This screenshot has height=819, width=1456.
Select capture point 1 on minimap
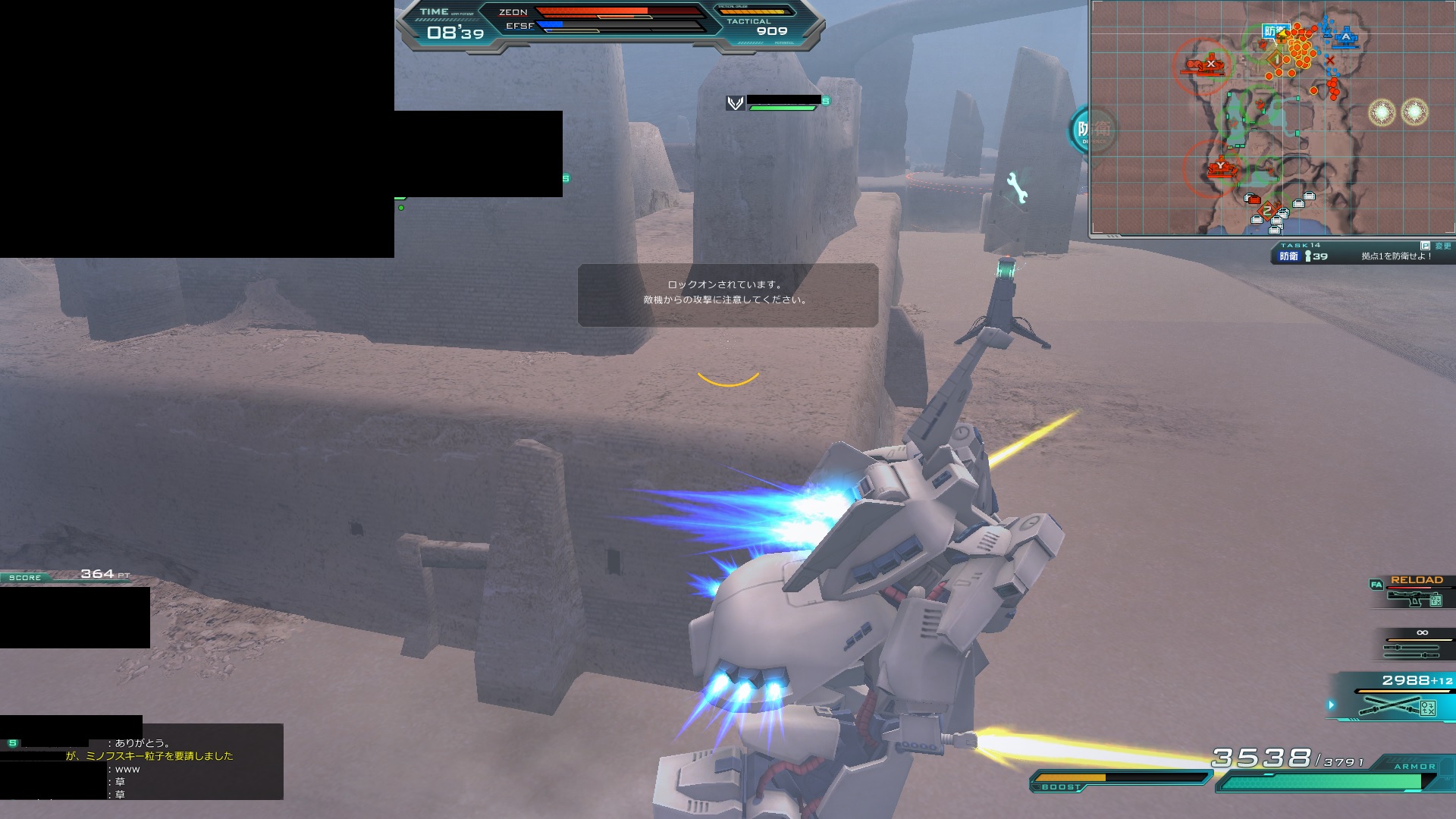point(1277,58)
